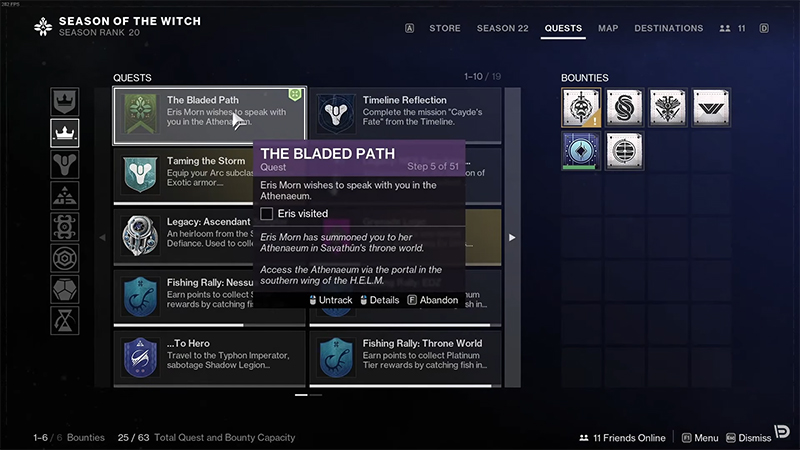Switch to the Season 22 tab
The width and height of the screenshot is (800, 450).
(x=503, y=28)
